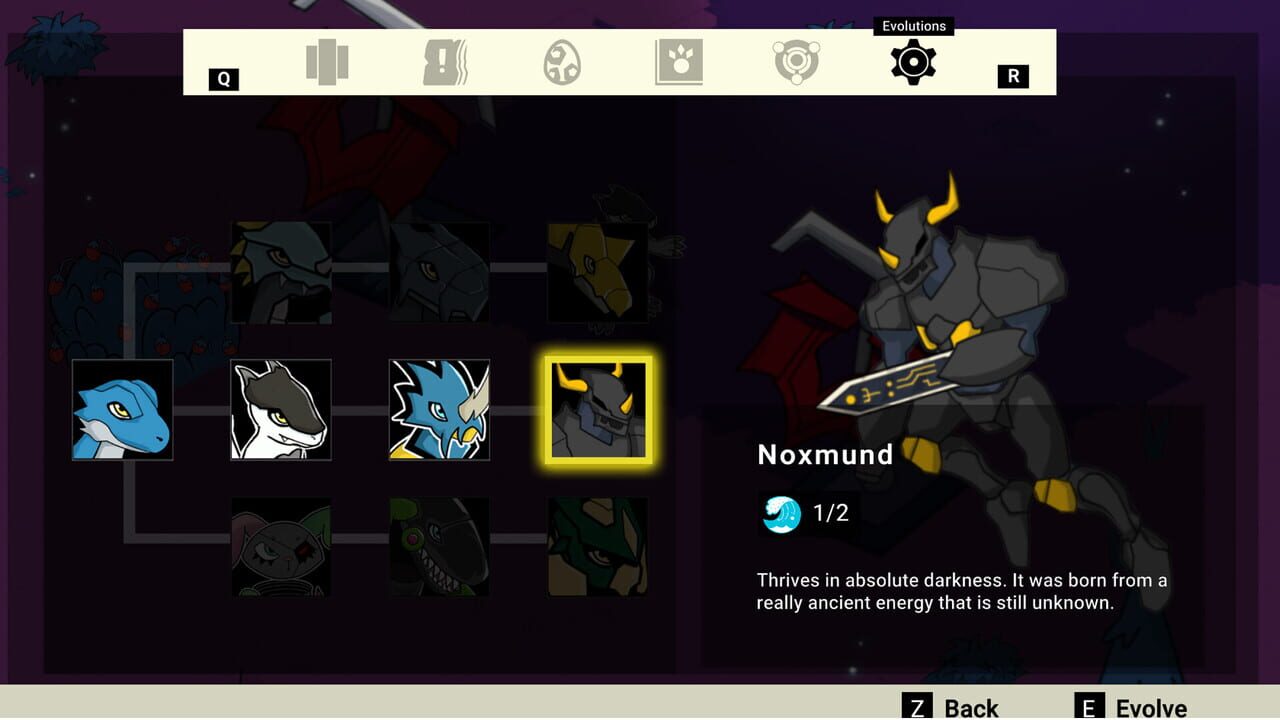Click the Evolutions label above the gear
This screenshot has height=720, width=1280.
[912, 25]
